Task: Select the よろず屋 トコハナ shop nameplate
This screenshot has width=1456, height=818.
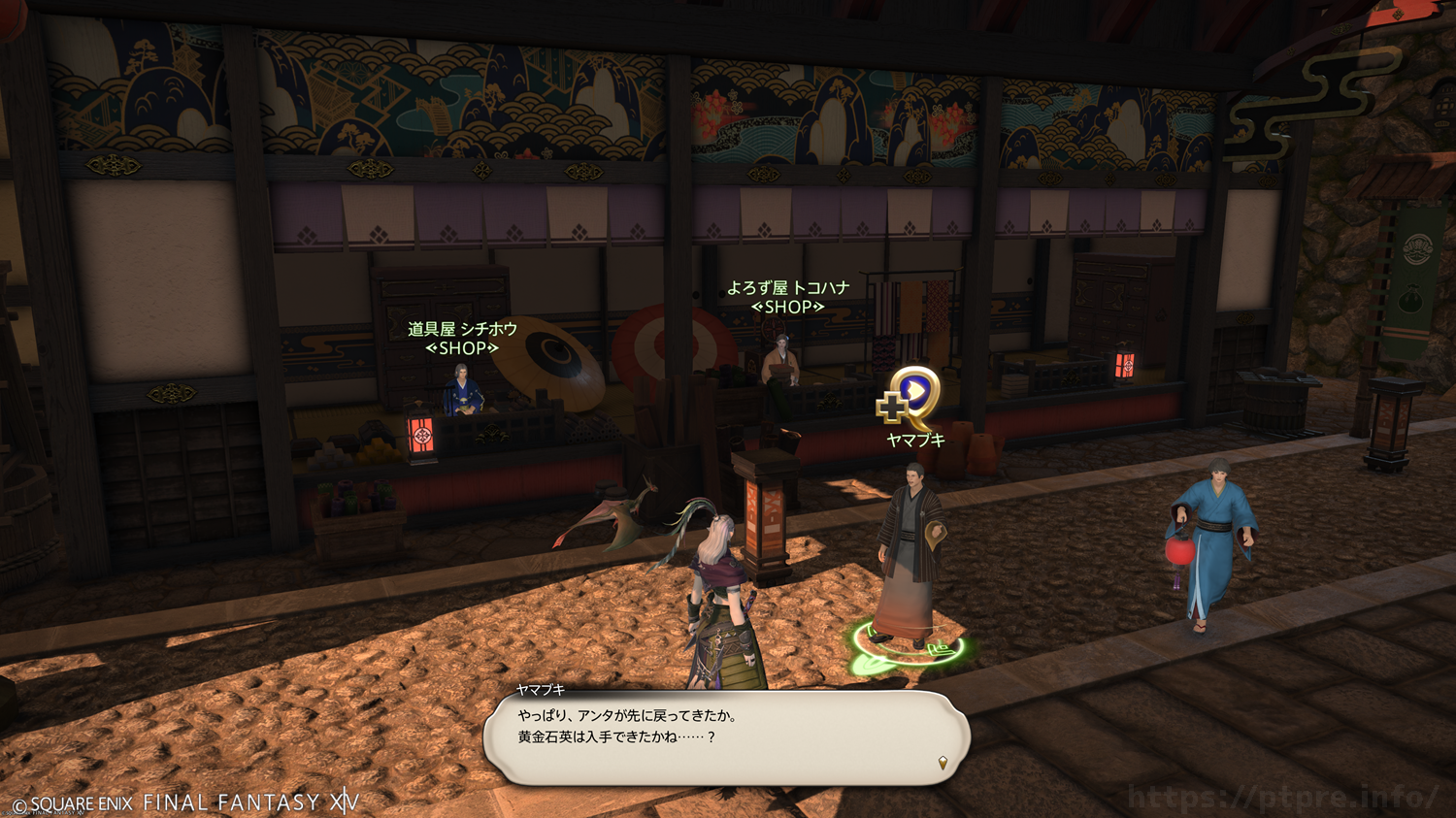Action: 787,297
